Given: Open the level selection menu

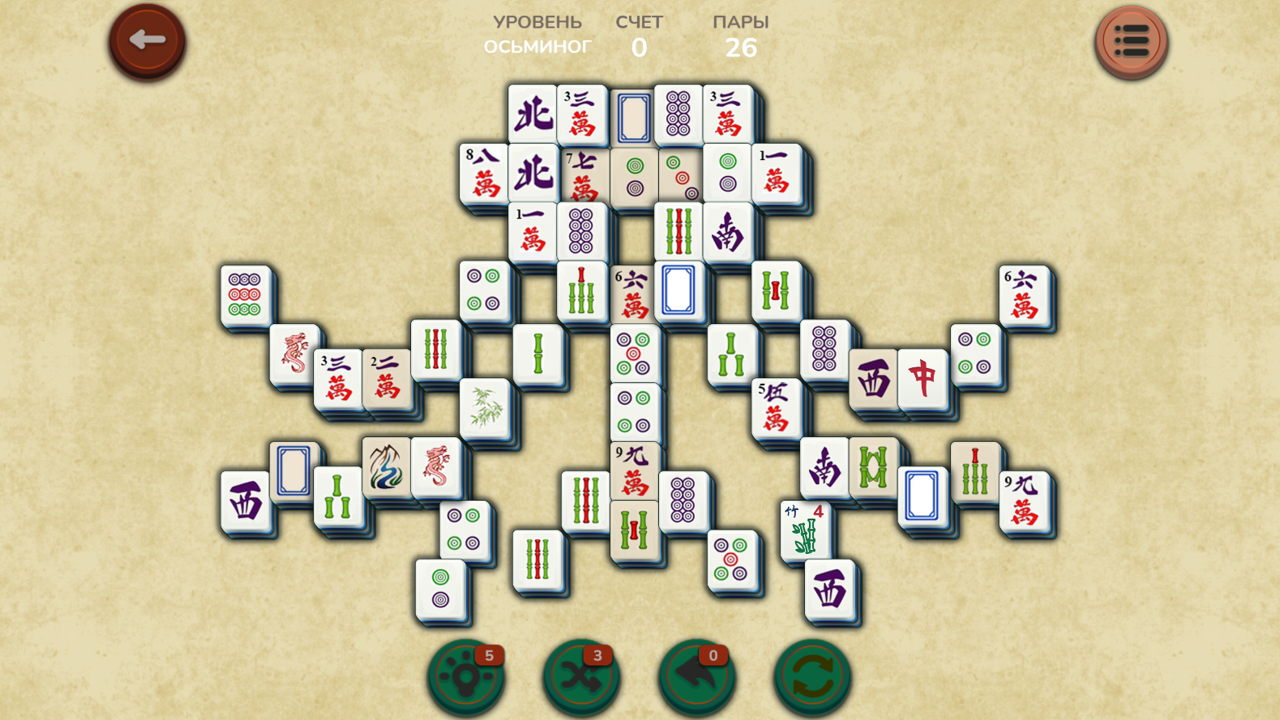Looking at the screenshot, I should [1132, 42].
